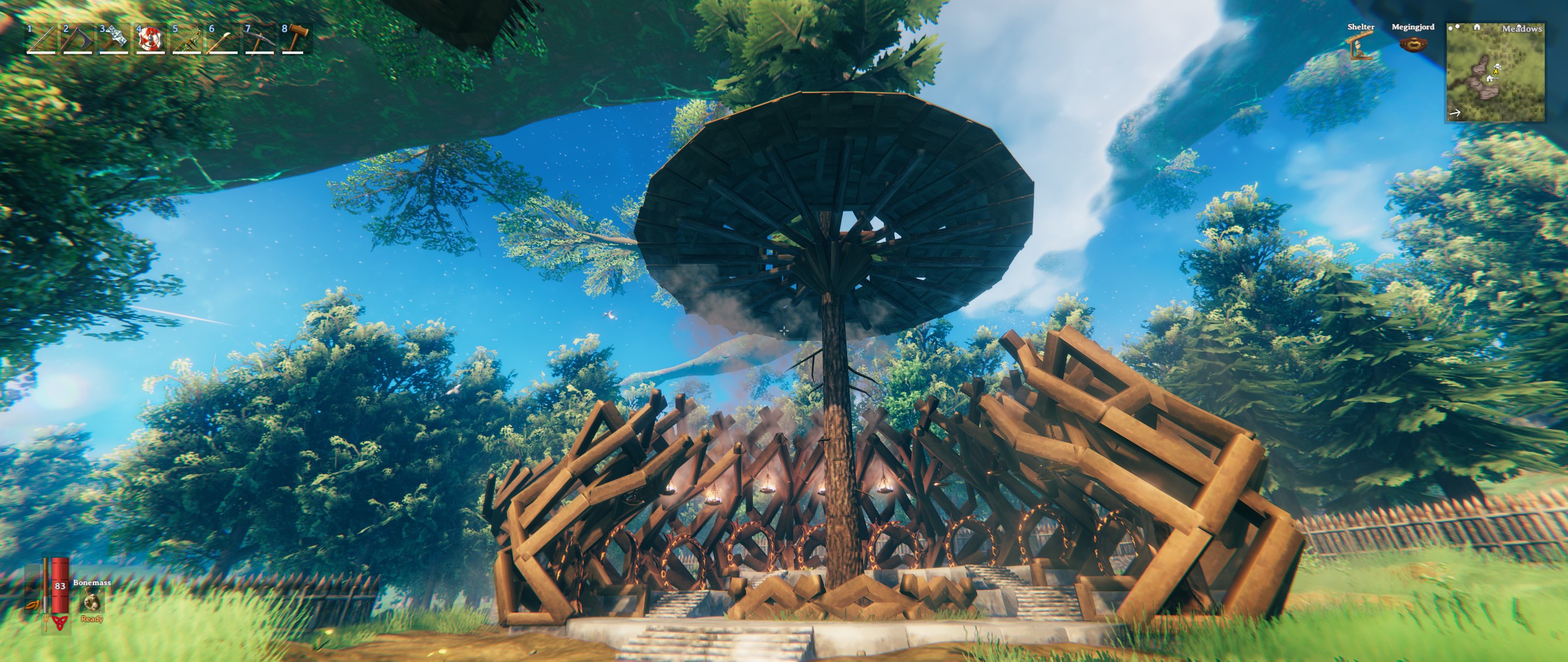Equip the wooden build hammer slot
Viewport: 1568px width, 662px height.
click(295, 39)
